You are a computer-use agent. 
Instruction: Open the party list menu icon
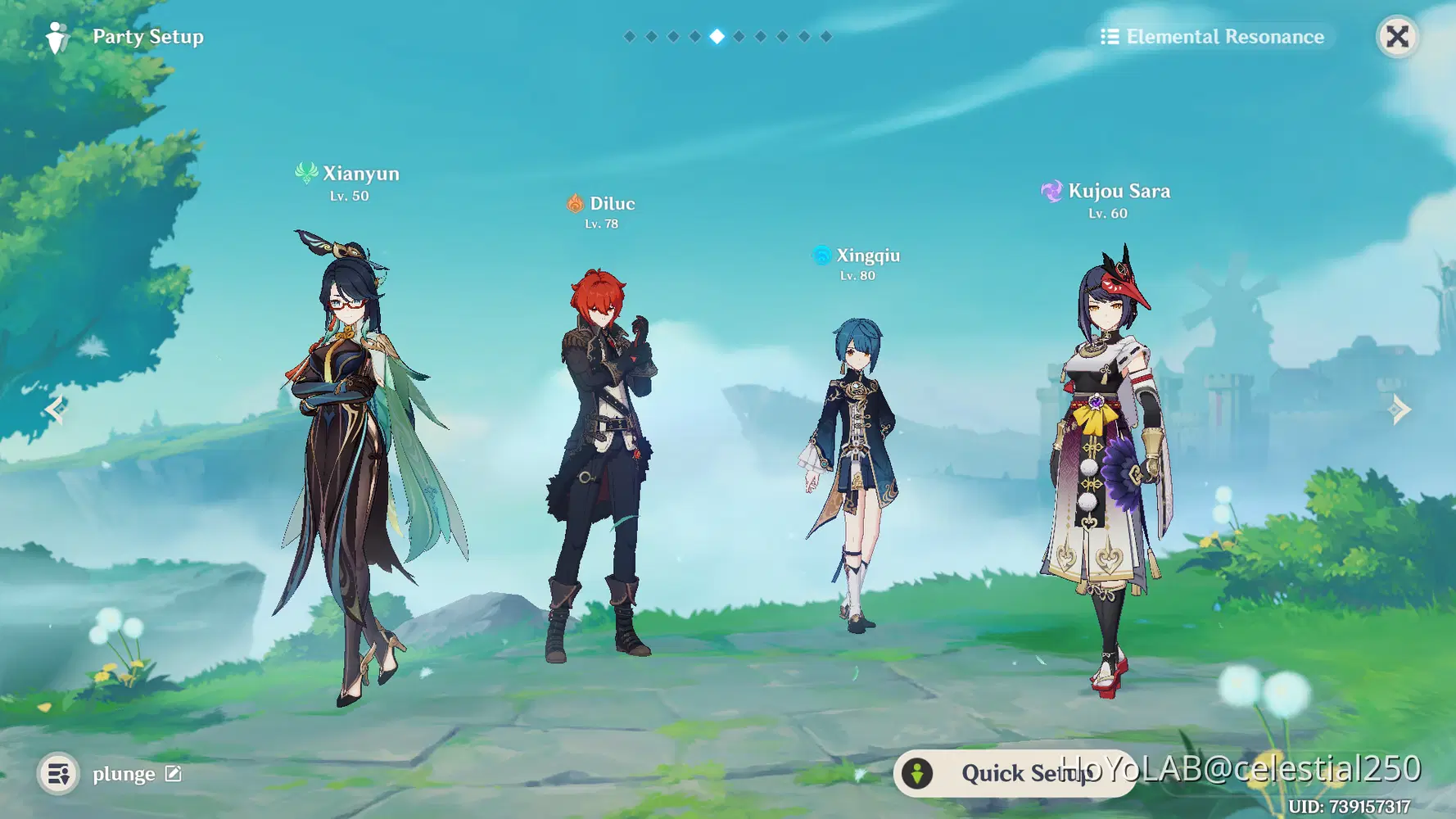[58, 773]
